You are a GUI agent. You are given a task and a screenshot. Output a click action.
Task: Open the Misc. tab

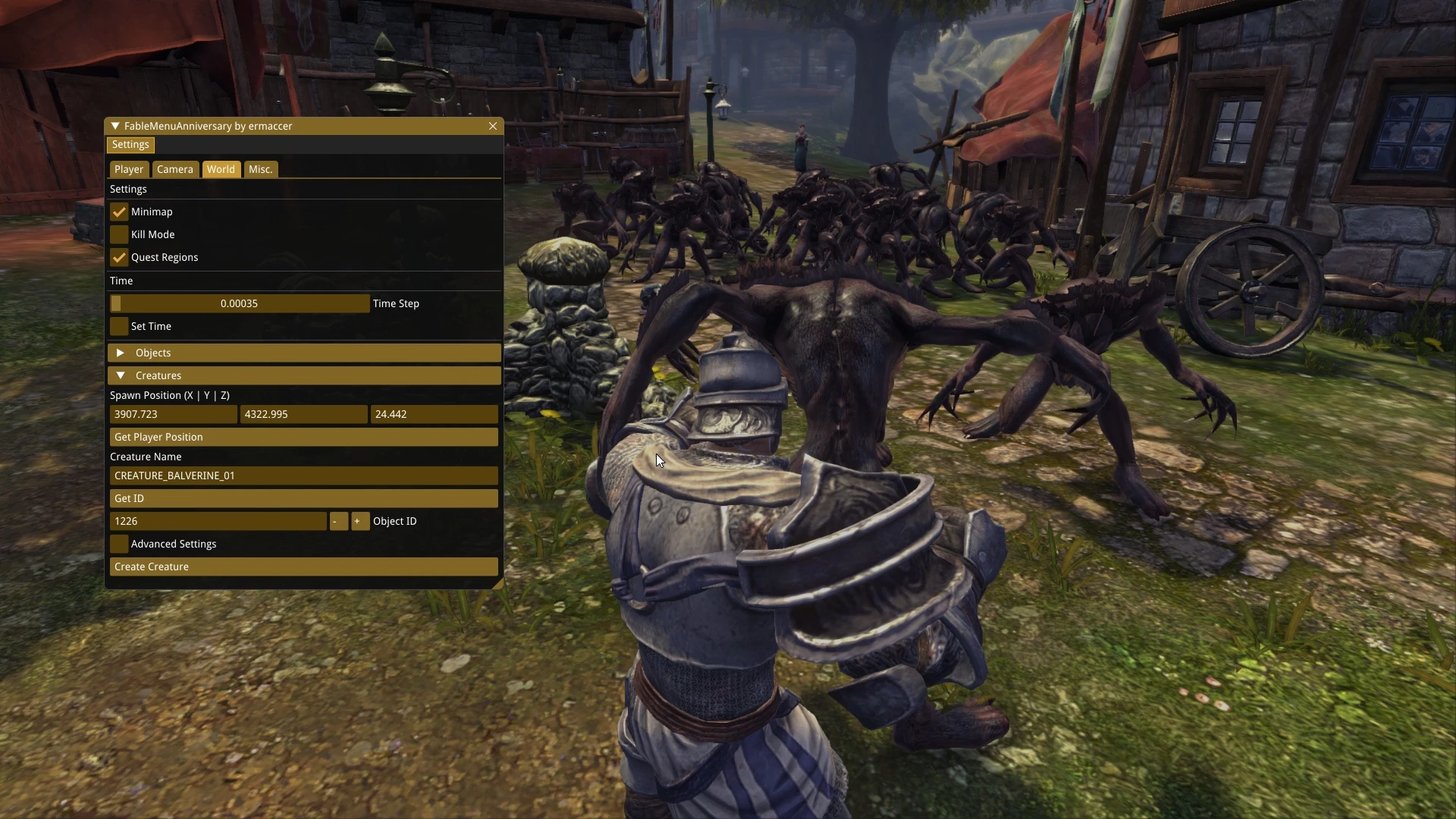coord(260,169)
